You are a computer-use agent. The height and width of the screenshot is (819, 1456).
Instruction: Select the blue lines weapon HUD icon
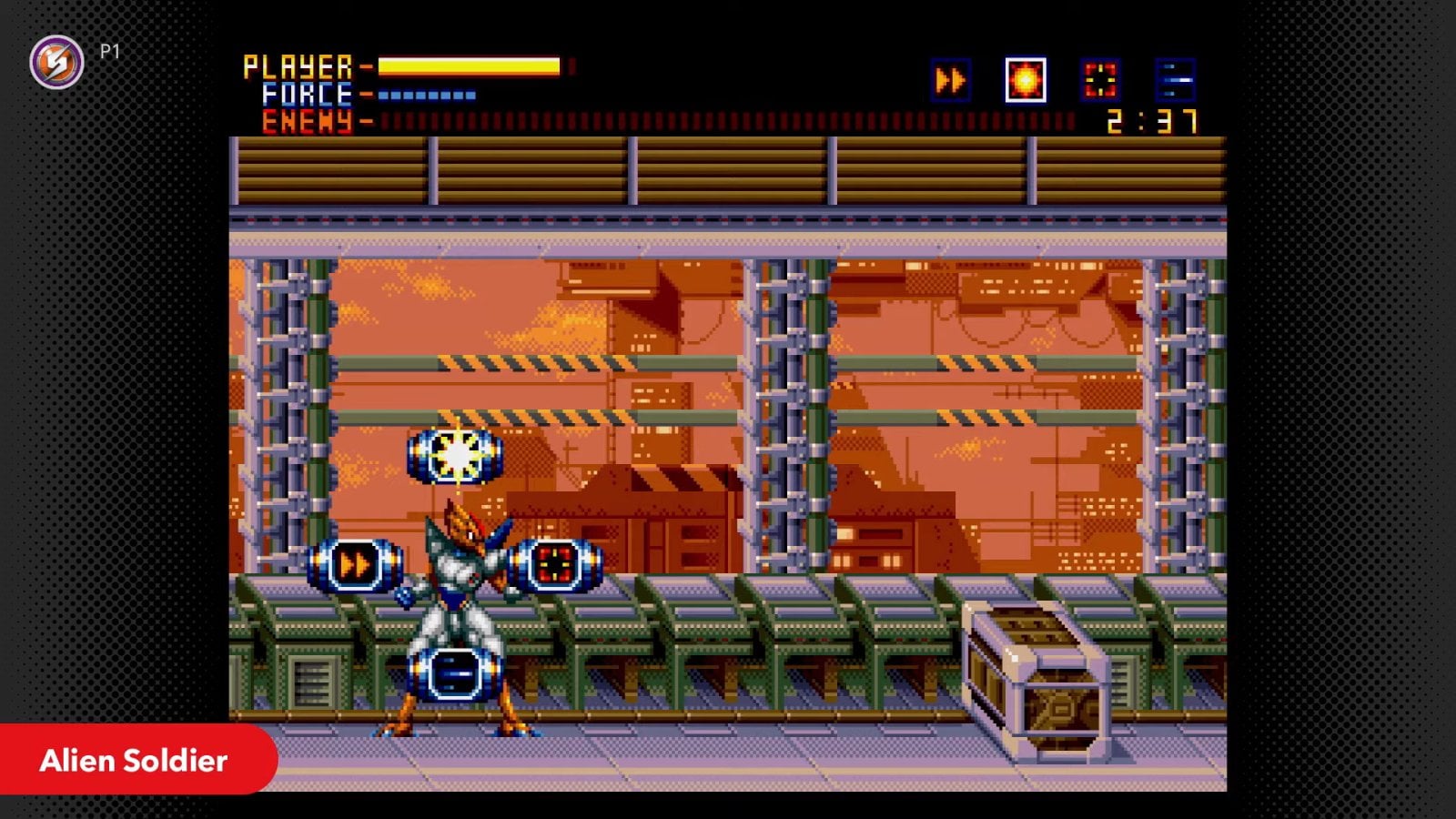(1175, 81)
